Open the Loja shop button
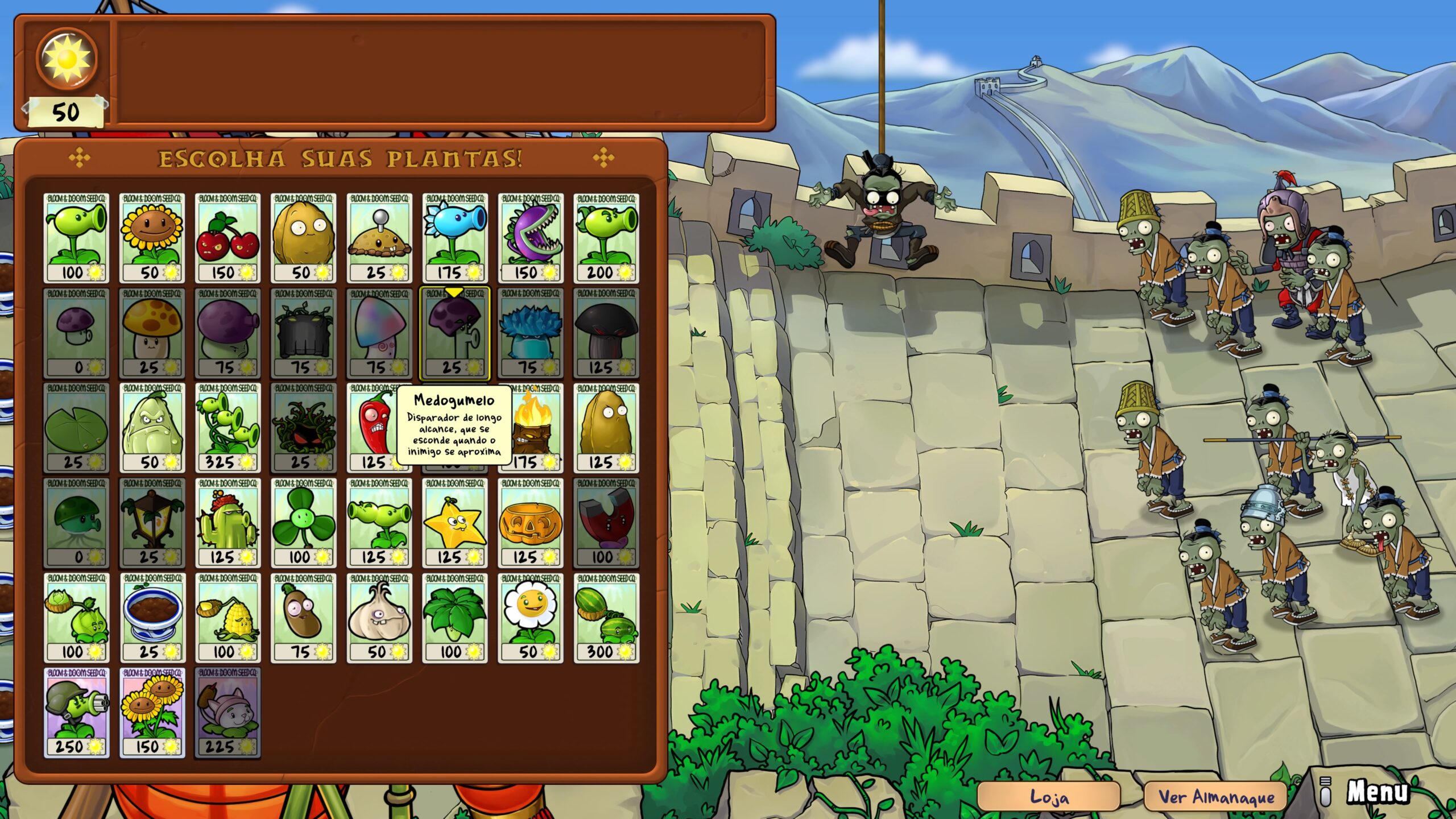 tap(1048, 797)
